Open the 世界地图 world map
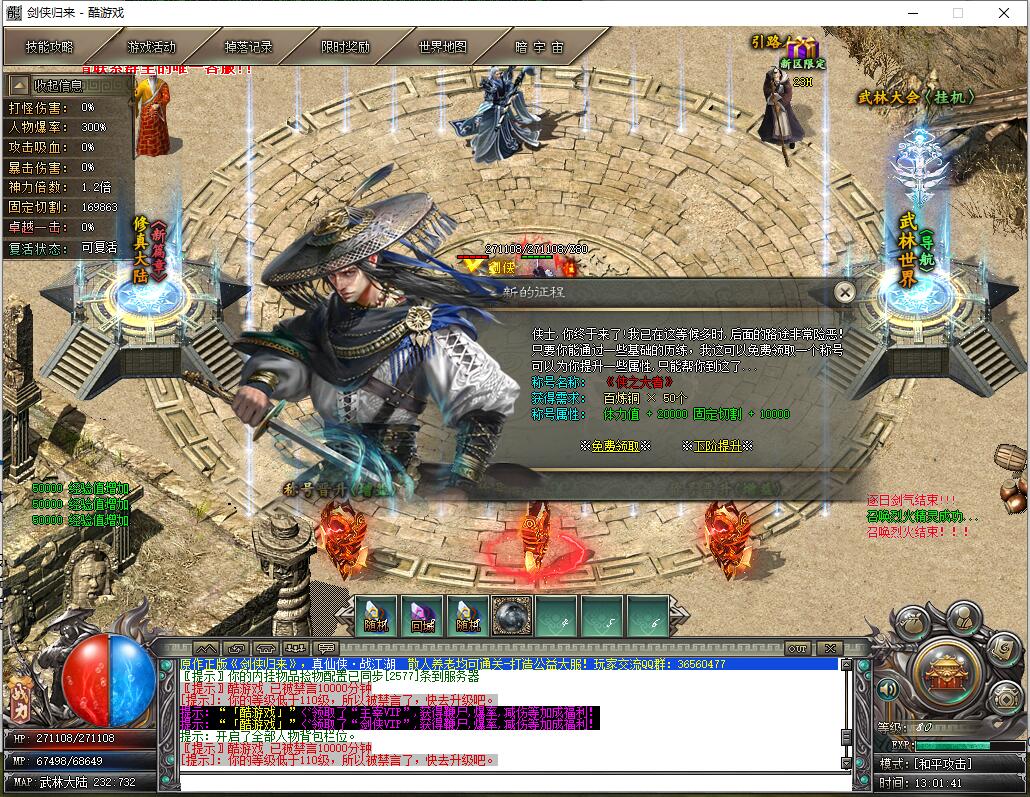This screenshot has width=1030, height=797. 442,47
